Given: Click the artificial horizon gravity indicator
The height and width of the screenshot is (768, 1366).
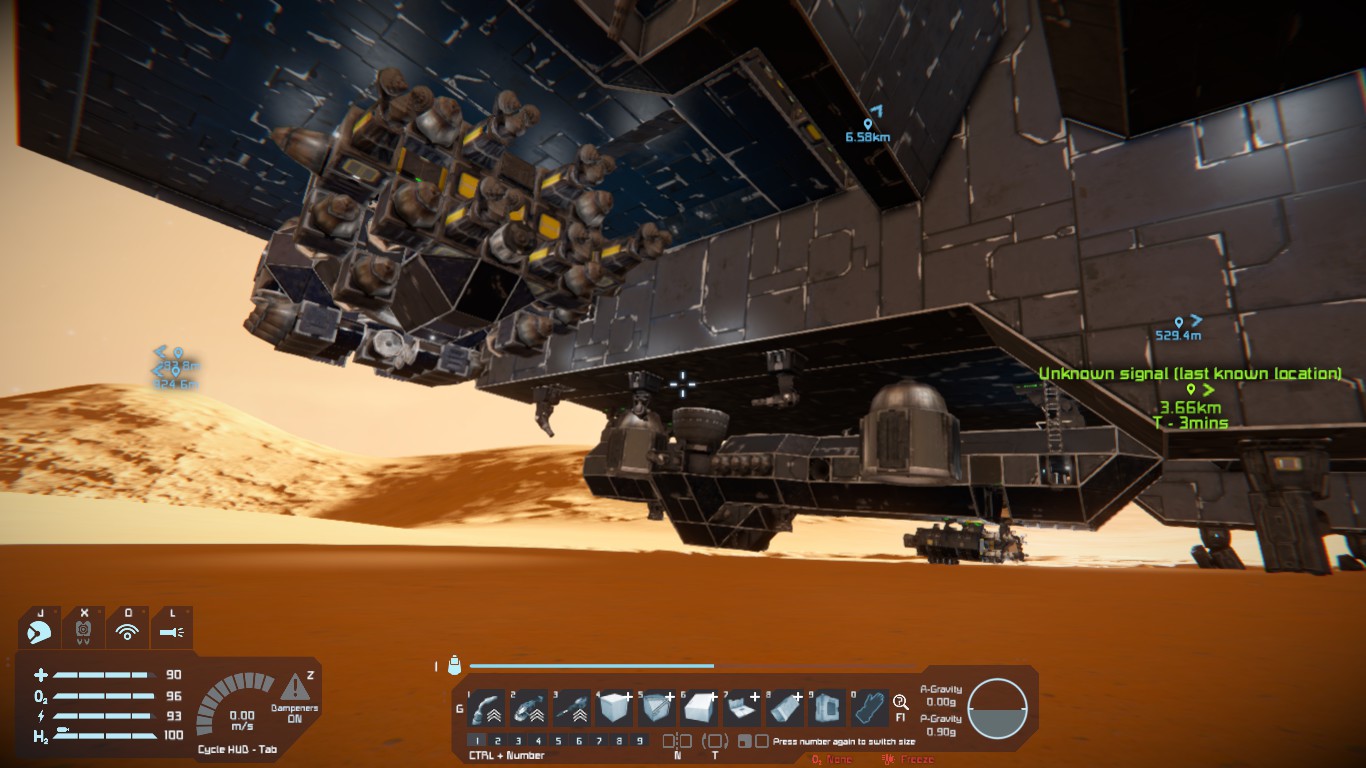Looking at the screenshot, I should 997,708.
